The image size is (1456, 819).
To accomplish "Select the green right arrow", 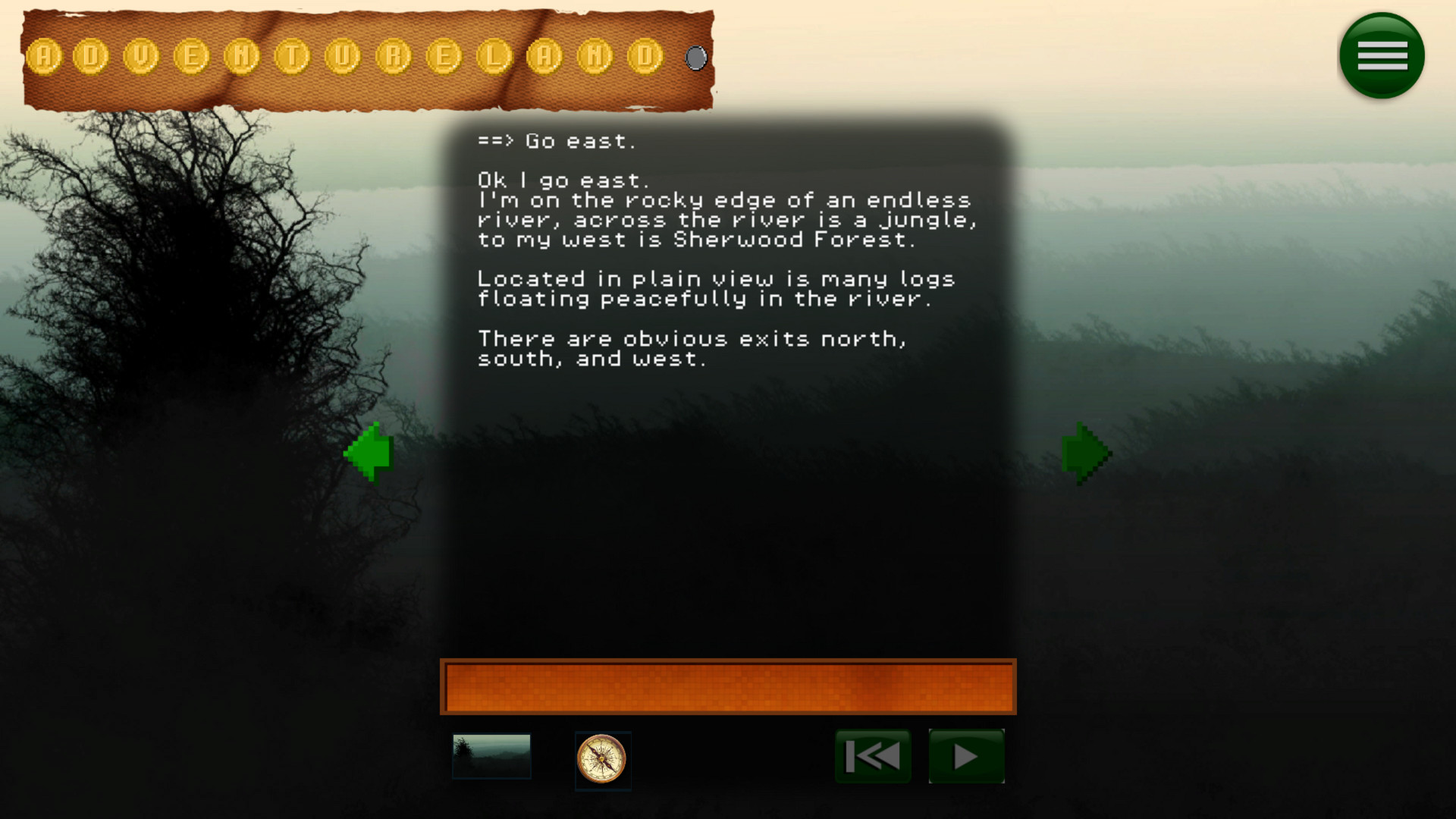I will [x=1086, y=451].
